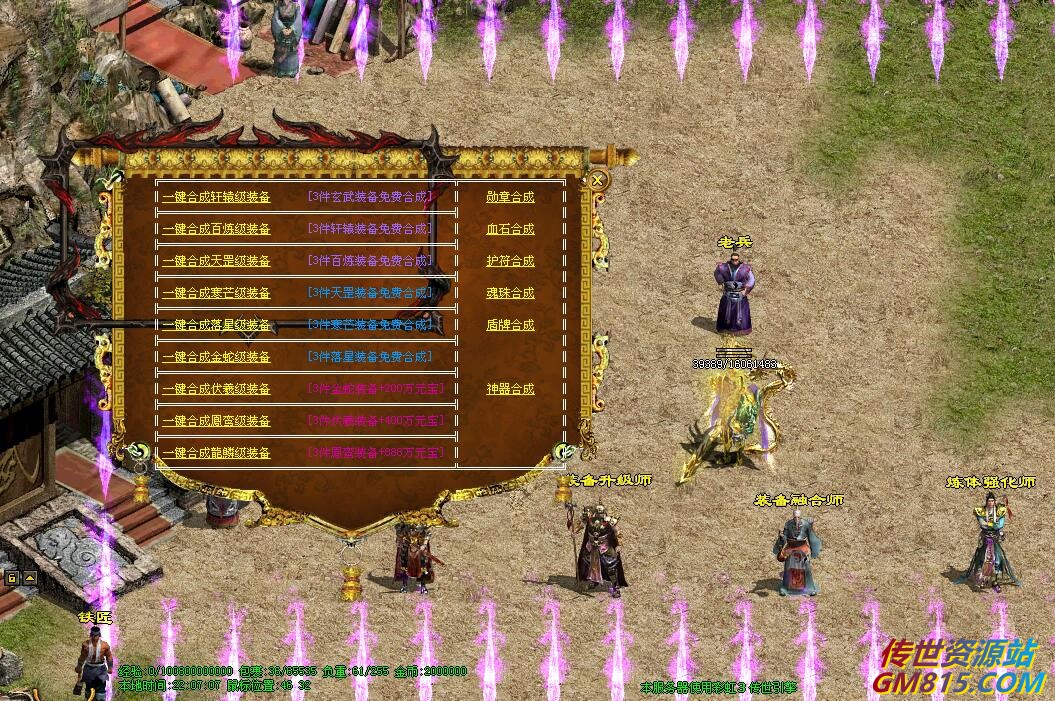
Task: Start 一键合成伏羲级装备 synthesis
Action: pyautogui.click(x=216, y=389)
